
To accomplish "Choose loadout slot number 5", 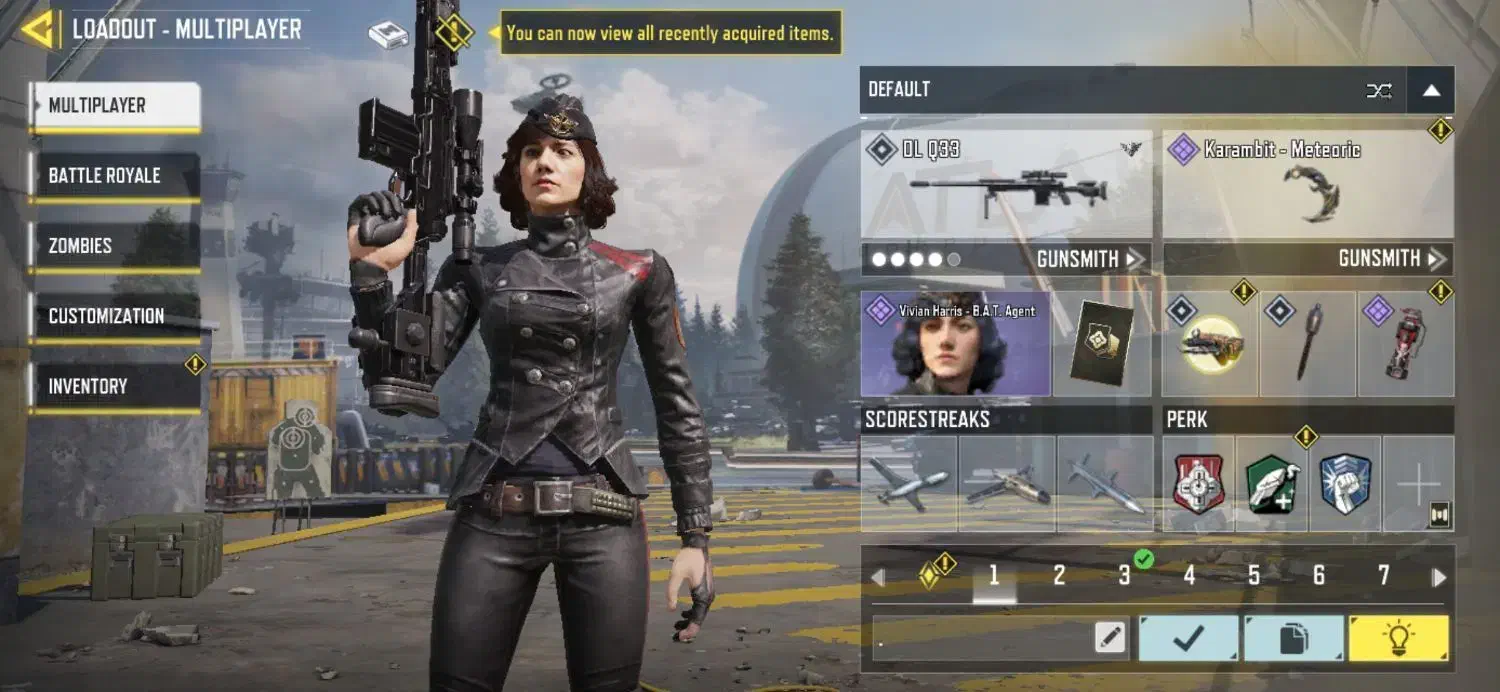I will 1254,575.
